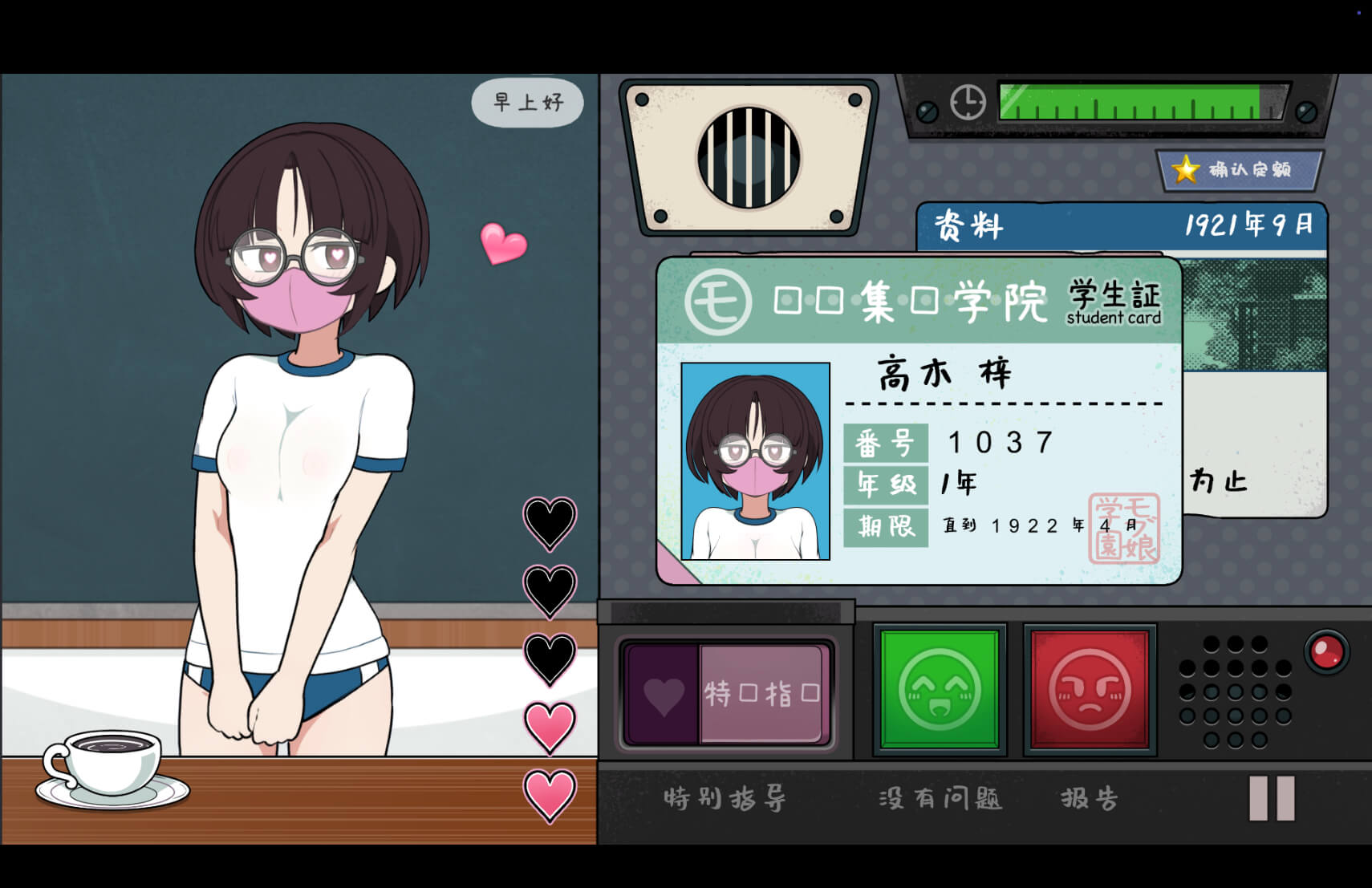Image resolution: width=1372 pixels, height=888 pixels.
Task: Activate the pink special guidance button
Action: tap(727, 694)
